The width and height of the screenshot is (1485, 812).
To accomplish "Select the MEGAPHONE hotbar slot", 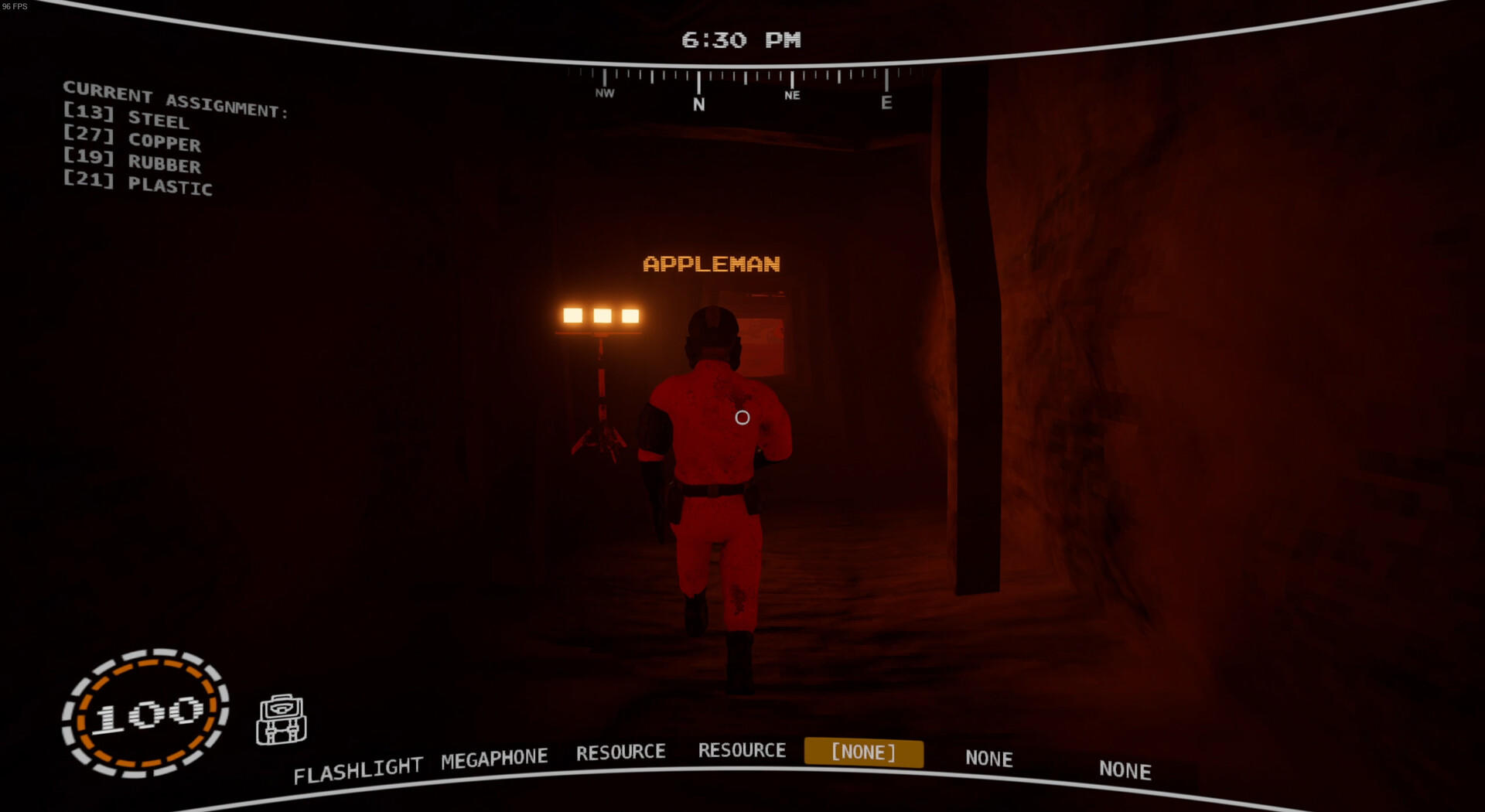I will point(493,756).
